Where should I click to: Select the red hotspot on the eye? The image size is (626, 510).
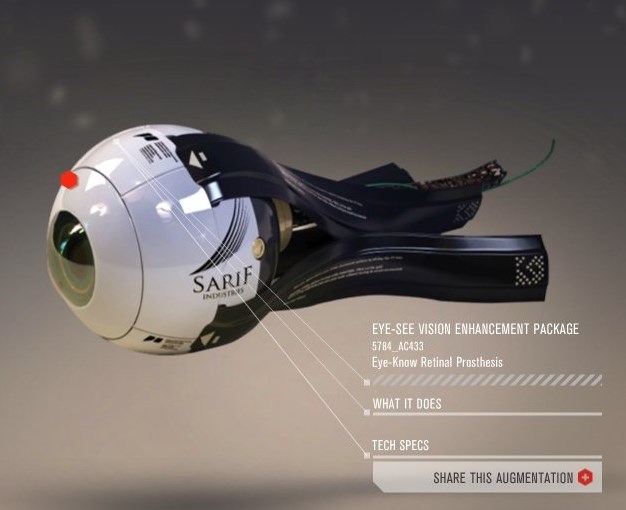point(69,180)
